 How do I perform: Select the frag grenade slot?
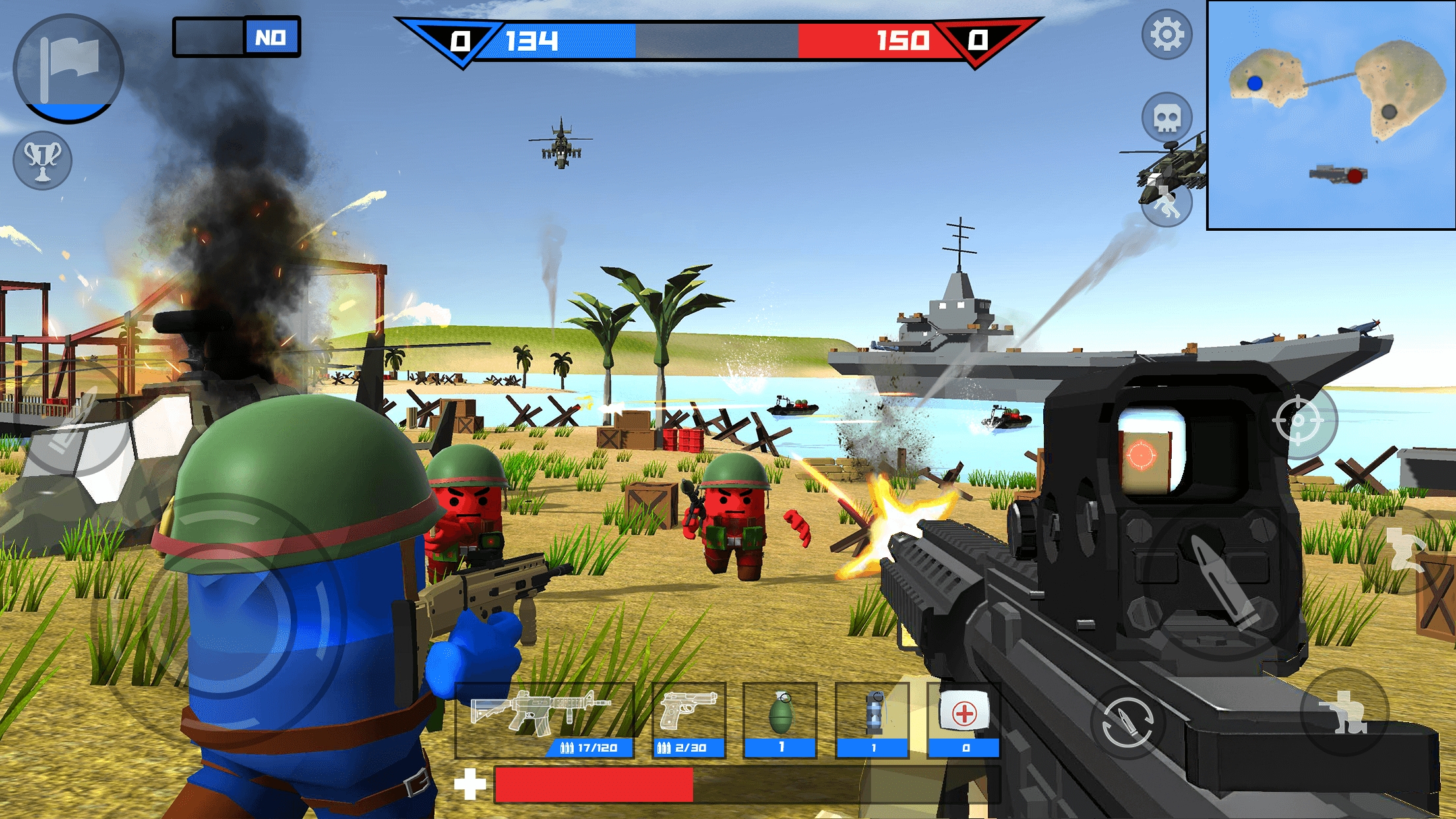pyautogui.click(x=780, y=720)
